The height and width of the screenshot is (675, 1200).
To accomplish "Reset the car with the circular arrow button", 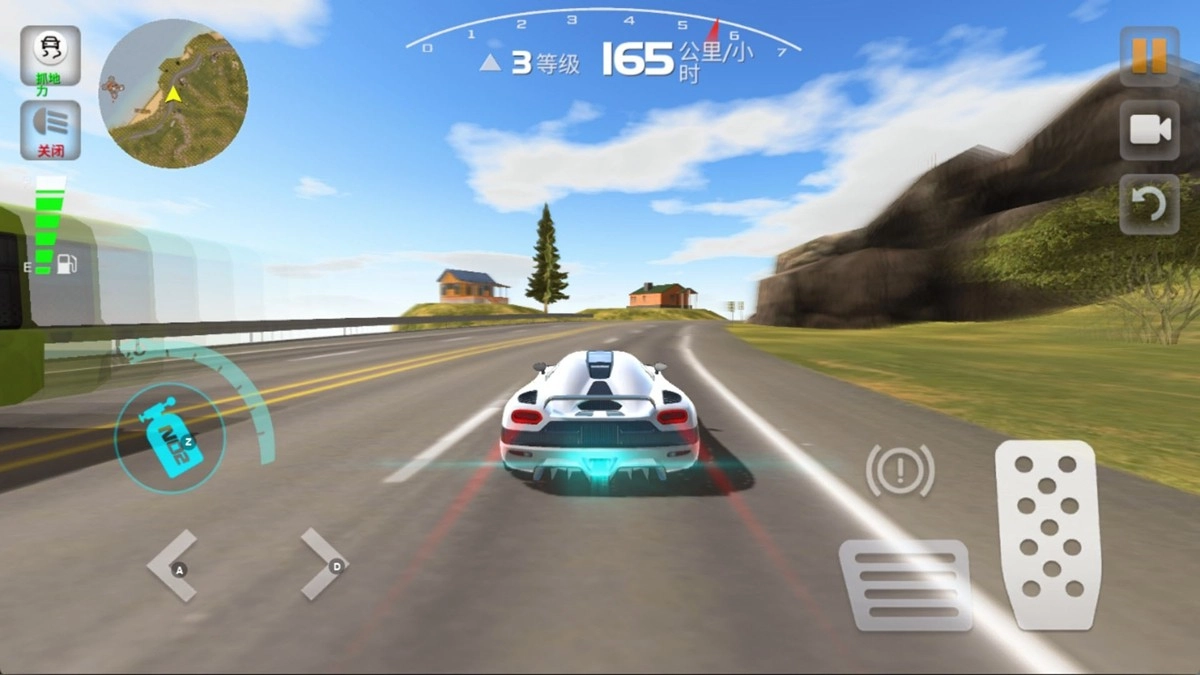I will click(1149, 205).
